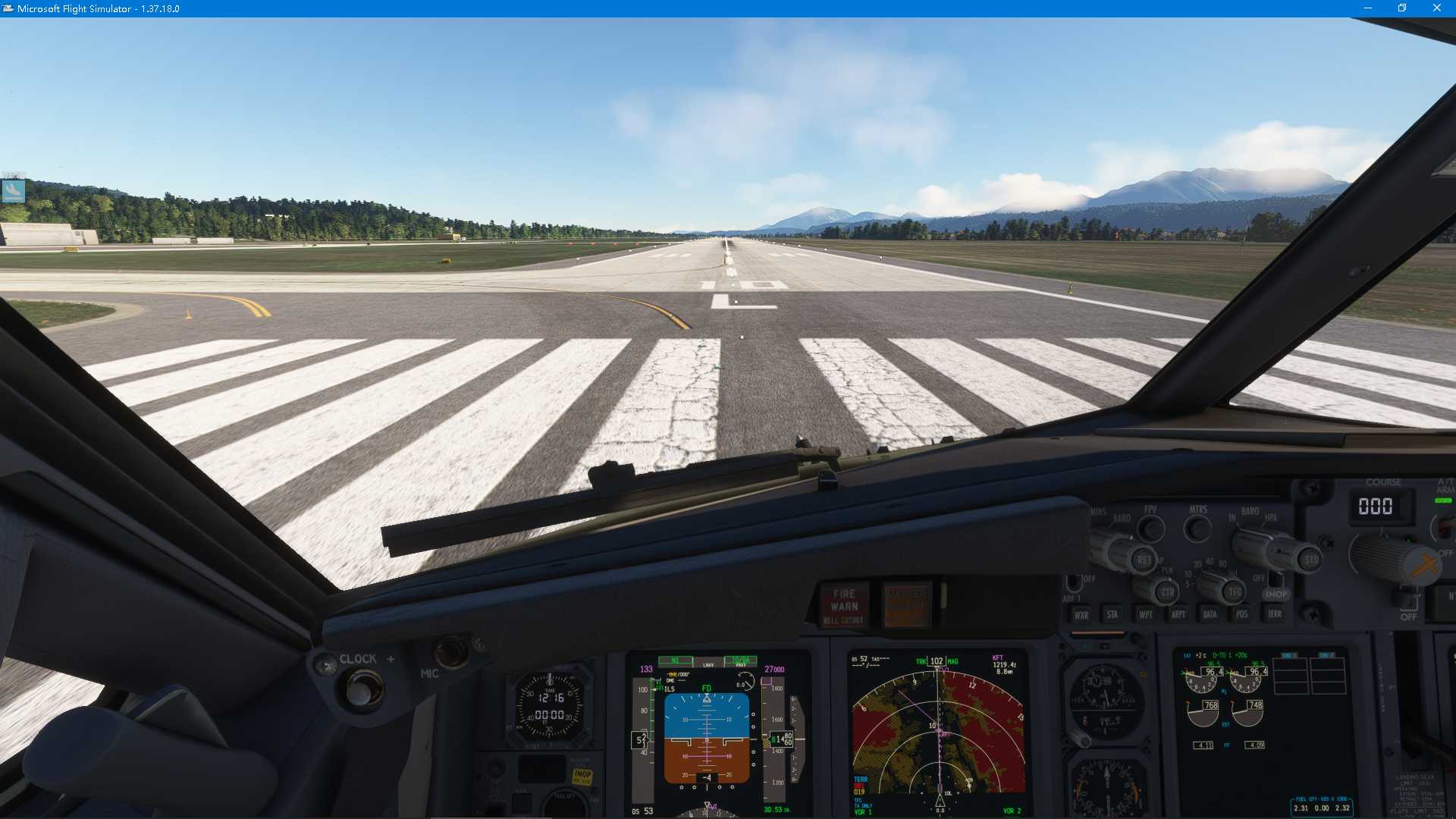Select the WXR weather radar button
The height and width of the screenshot is (819, 1456).
[1081, 614]
